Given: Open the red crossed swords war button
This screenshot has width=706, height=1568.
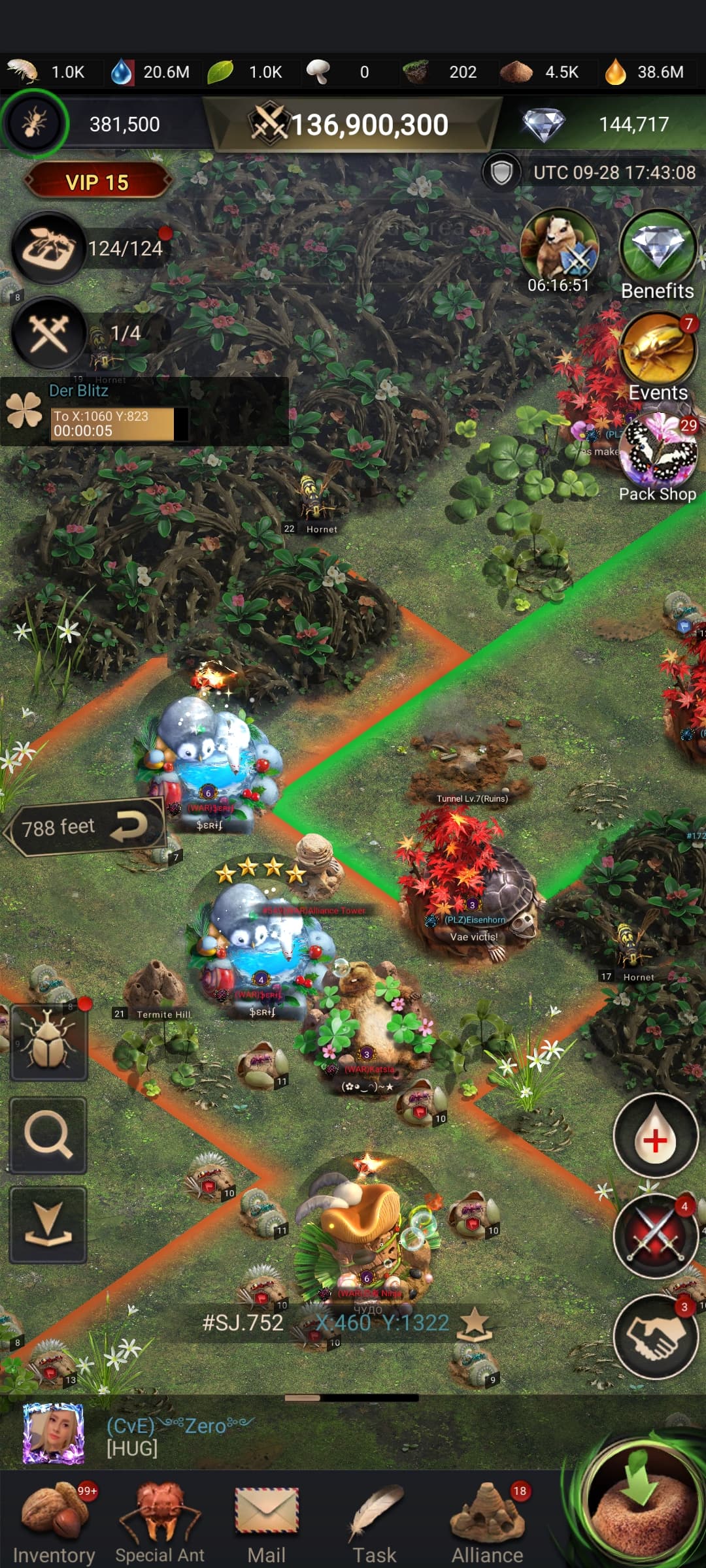Looking at the screenshot, I should [656, 1235].
